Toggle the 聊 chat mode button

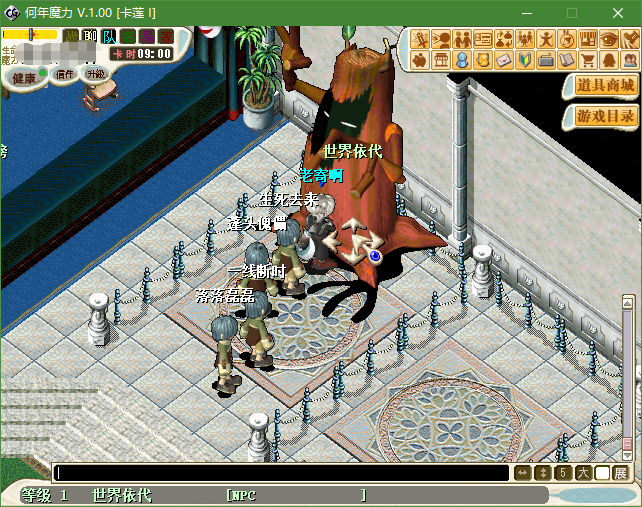pos(90,36)
